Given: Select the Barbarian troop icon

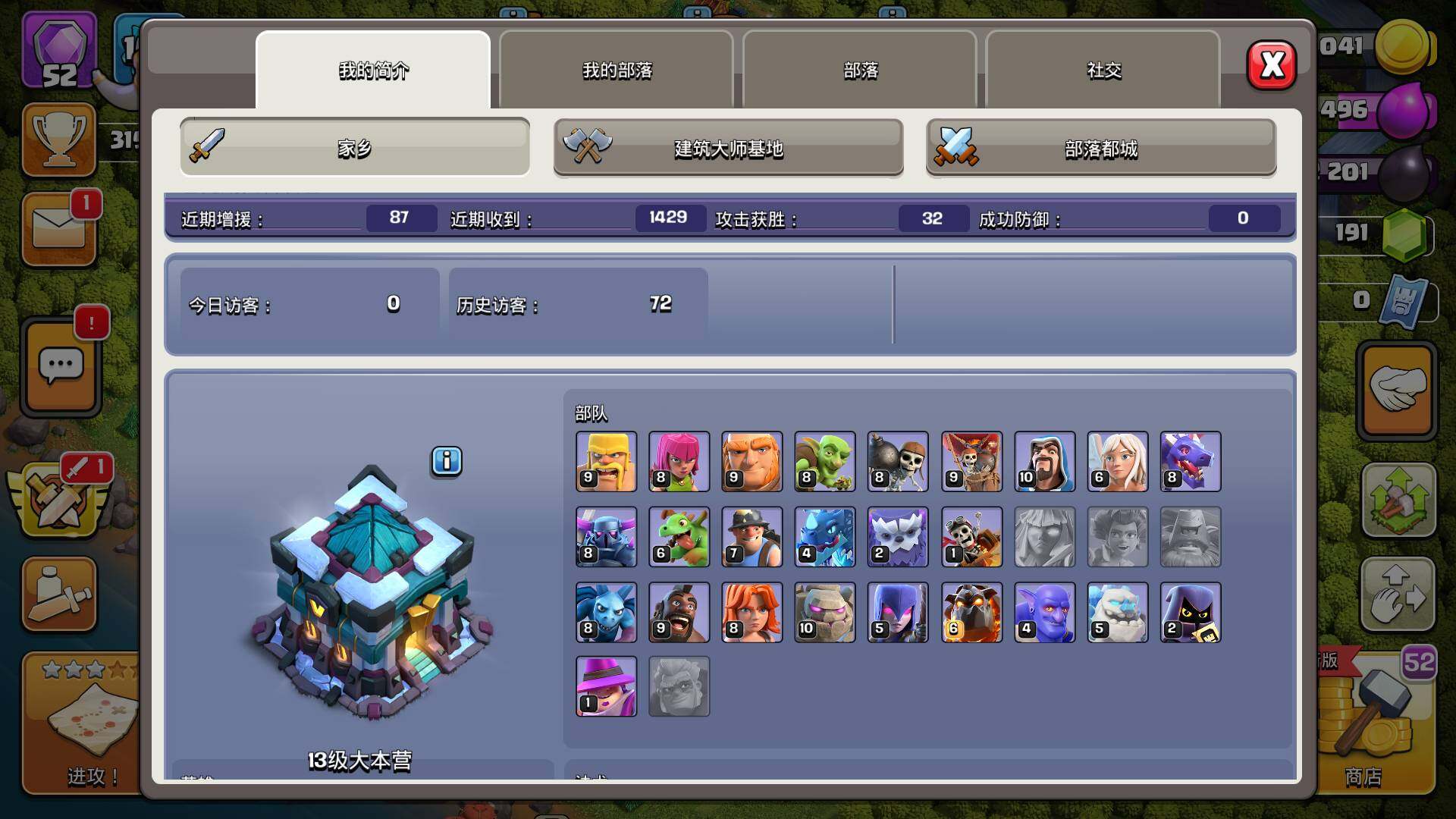Looking at the screenshot, I should (x=606, y=461).
